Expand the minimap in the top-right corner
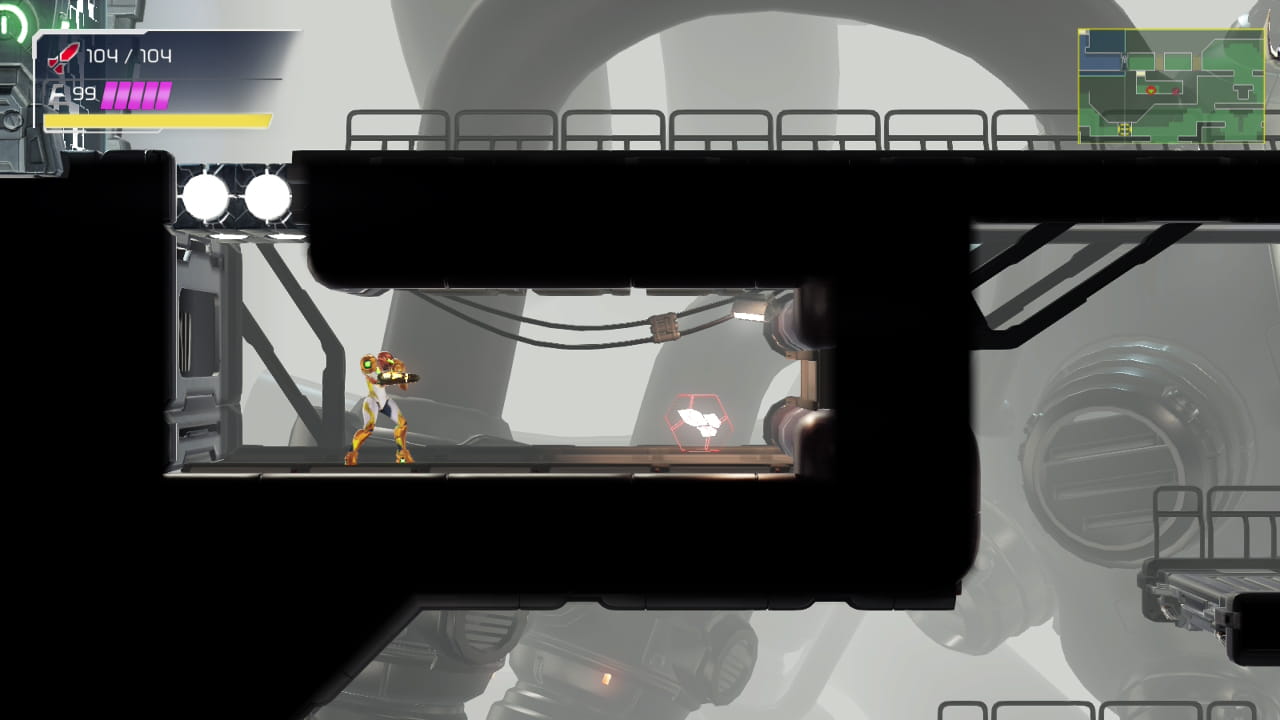Viewport: 1280px width, 720px height. 1168,78
